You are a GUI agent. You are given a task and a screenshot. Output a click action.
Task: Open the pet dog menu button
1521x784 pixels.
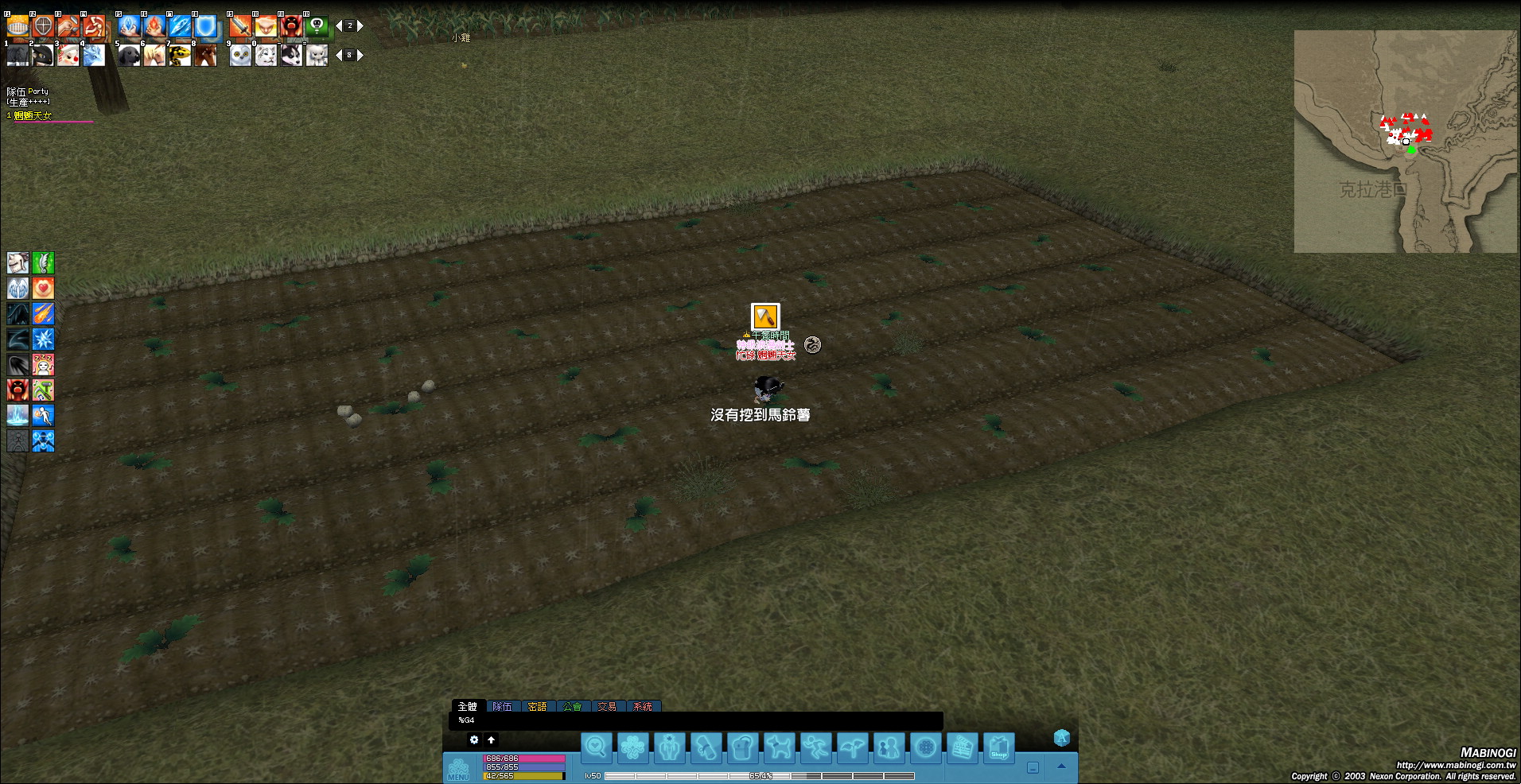point(780,747)
